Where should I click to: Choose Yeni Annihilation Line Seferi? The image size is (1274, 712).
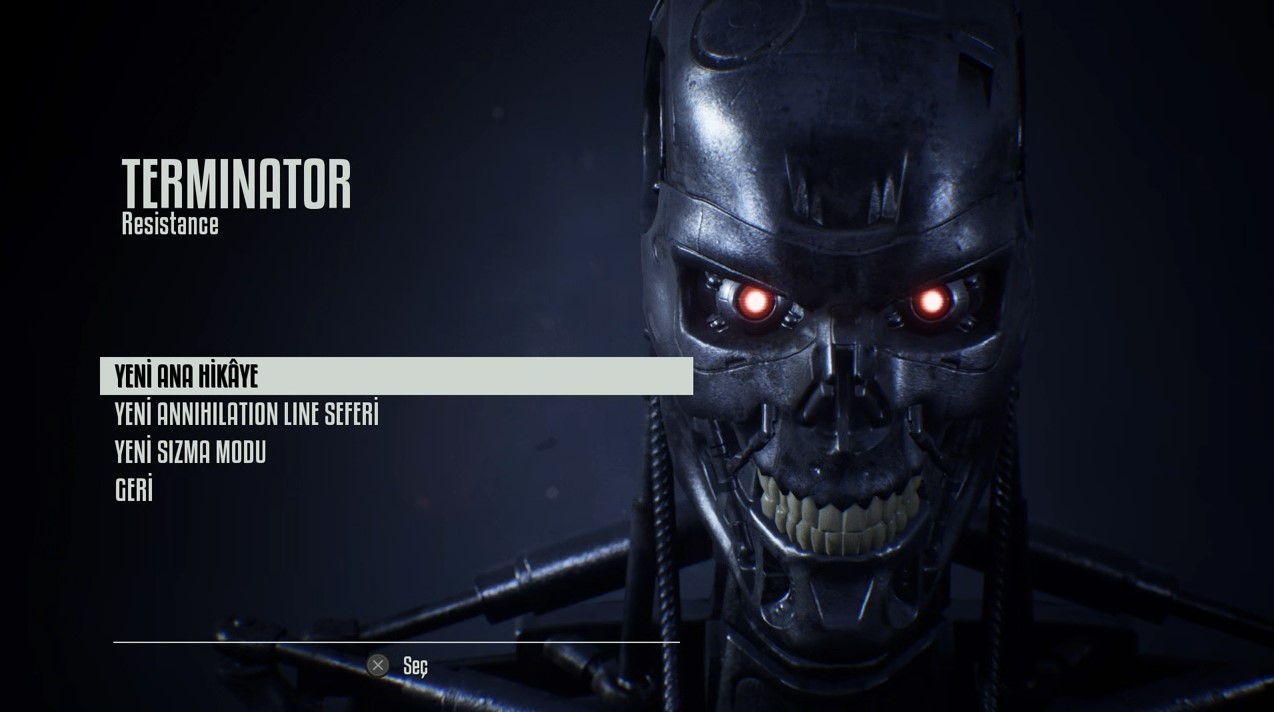click(246, 414)
